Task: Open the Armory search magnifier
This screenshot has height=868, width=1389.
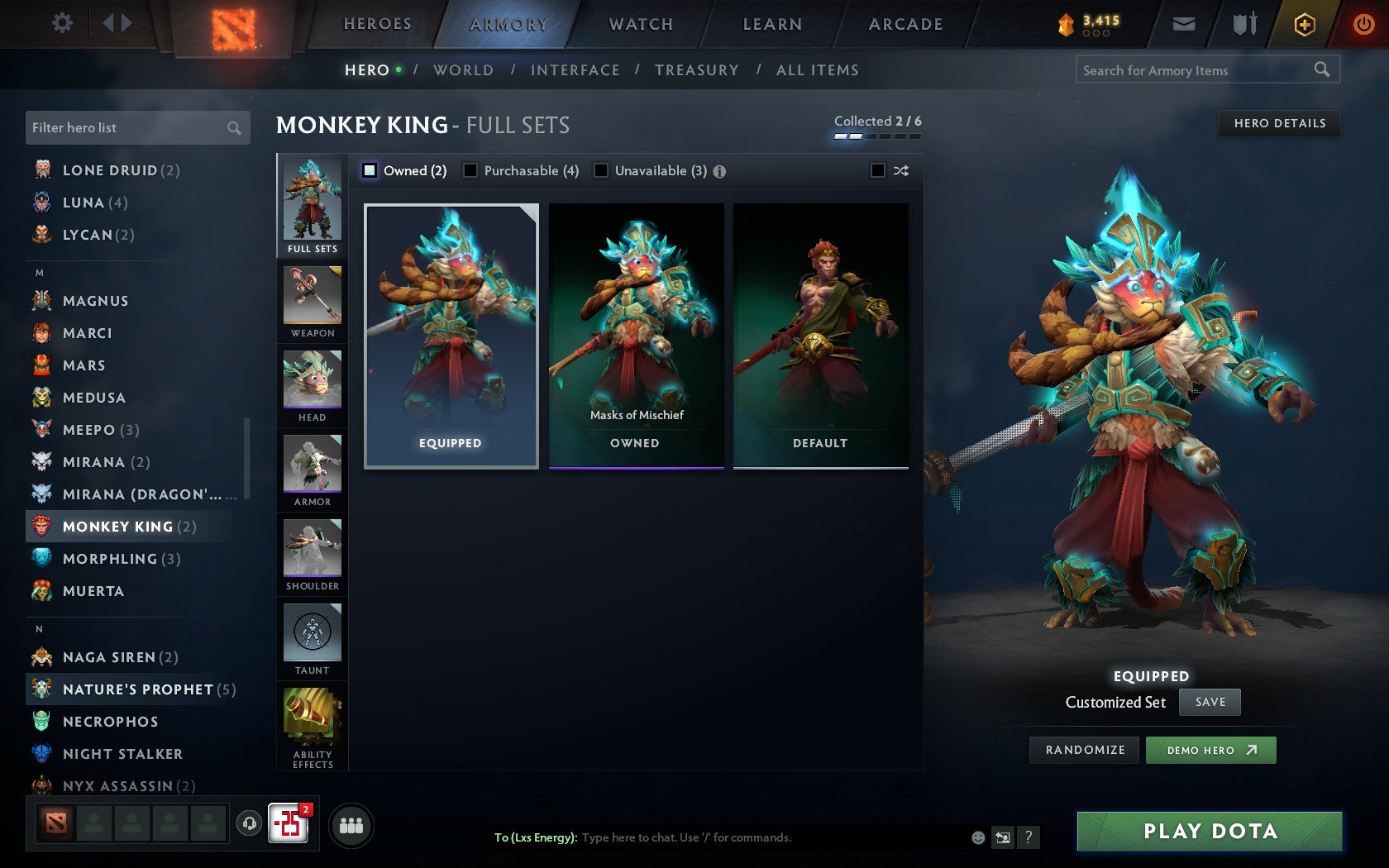Action: pyautogui.click(x=1320, y=70)
